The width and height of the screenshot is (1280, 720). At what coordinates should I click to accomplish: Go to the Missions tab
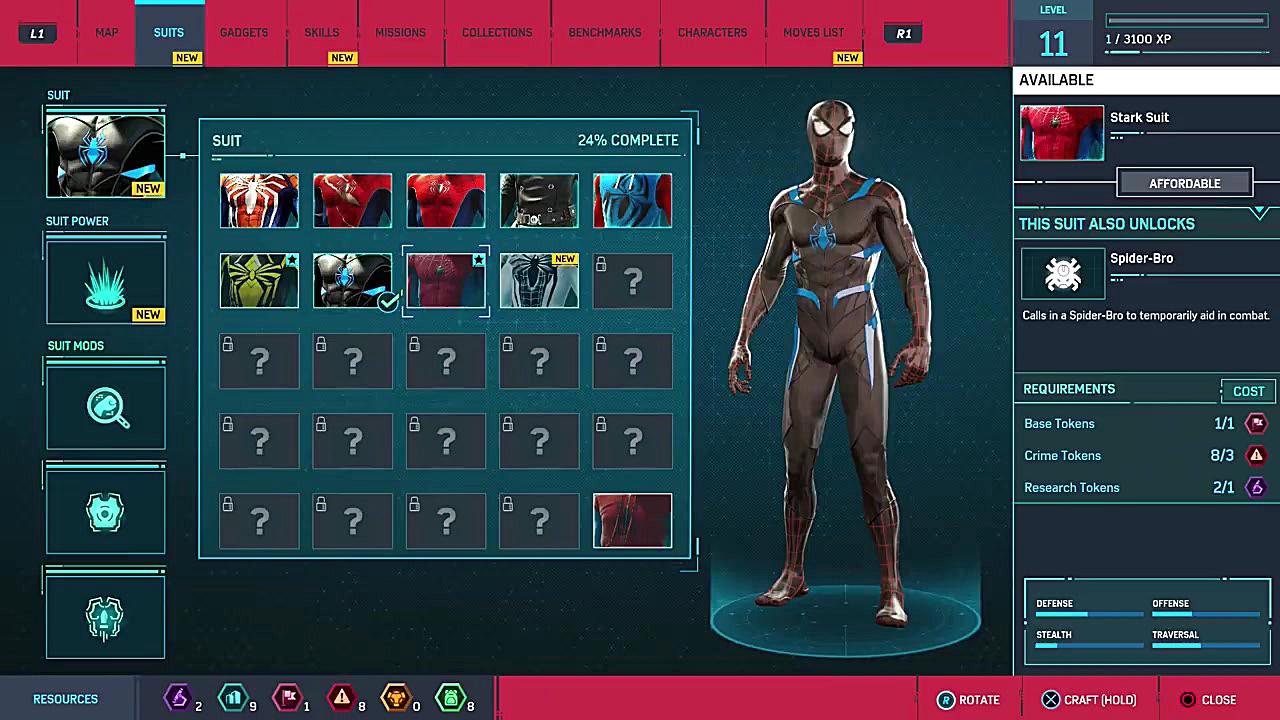coord(400,33)
